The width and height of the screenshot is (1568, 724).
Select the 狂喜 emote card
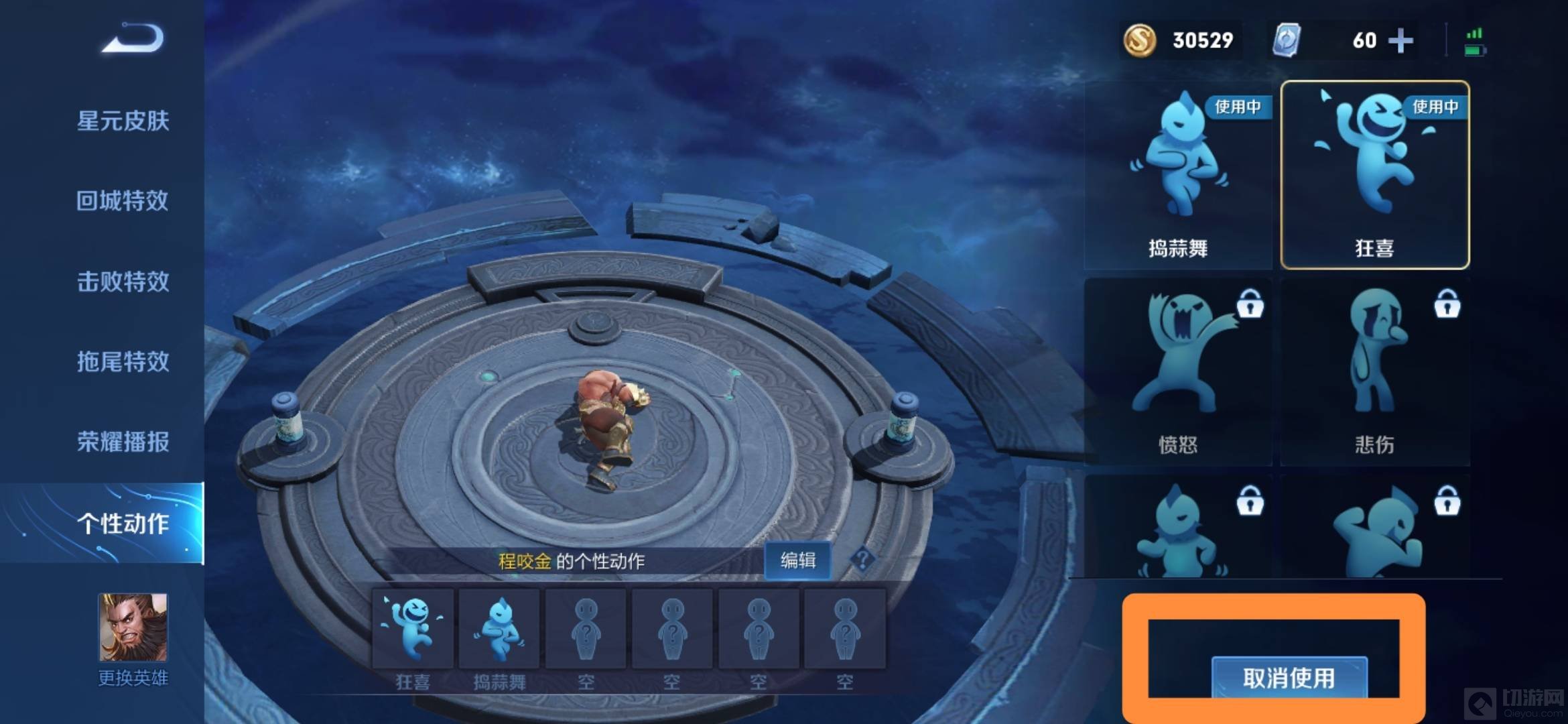[x=1374, y=176]
